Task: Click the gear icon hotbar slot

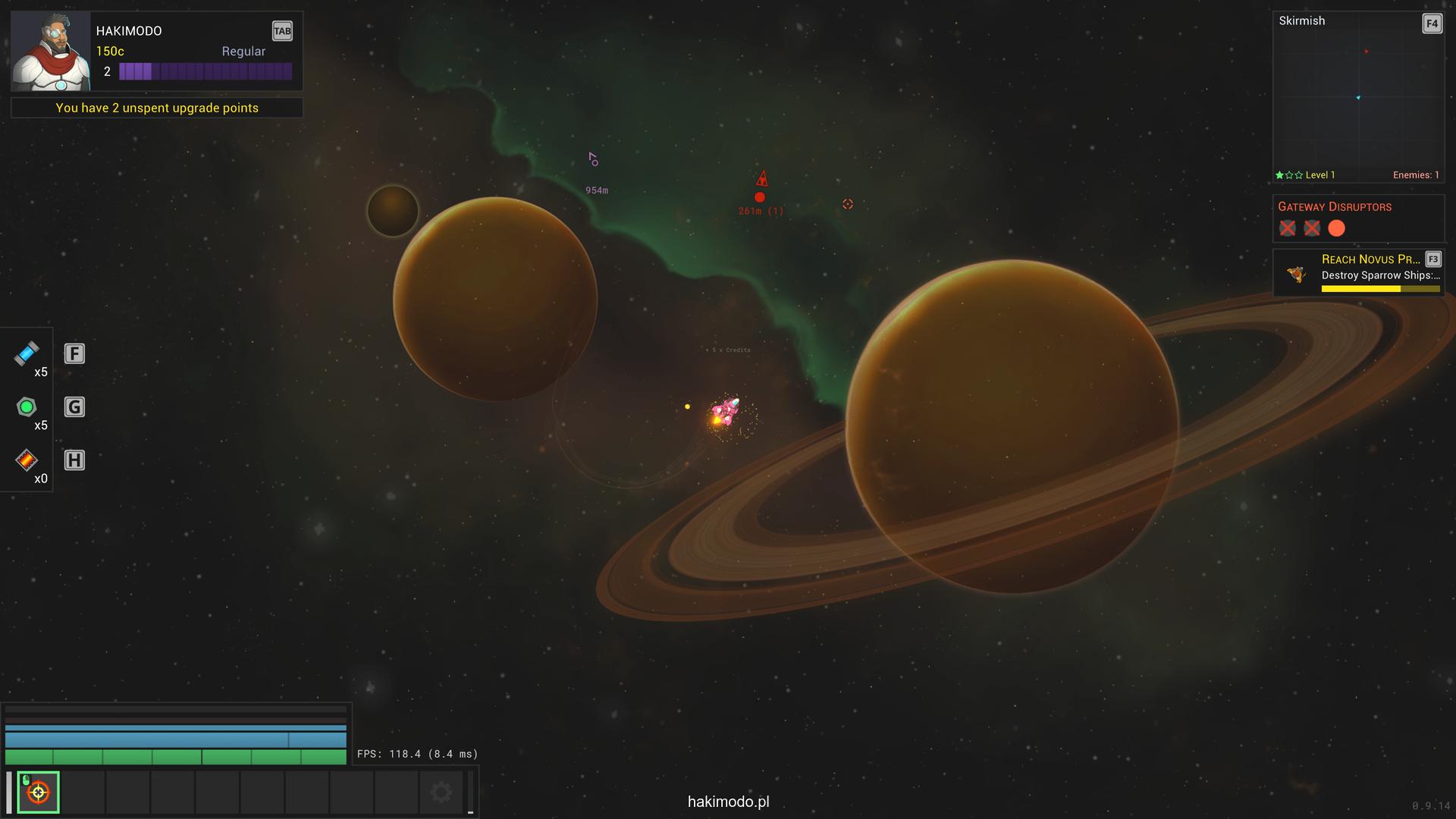Action: [x=441, y=792]
